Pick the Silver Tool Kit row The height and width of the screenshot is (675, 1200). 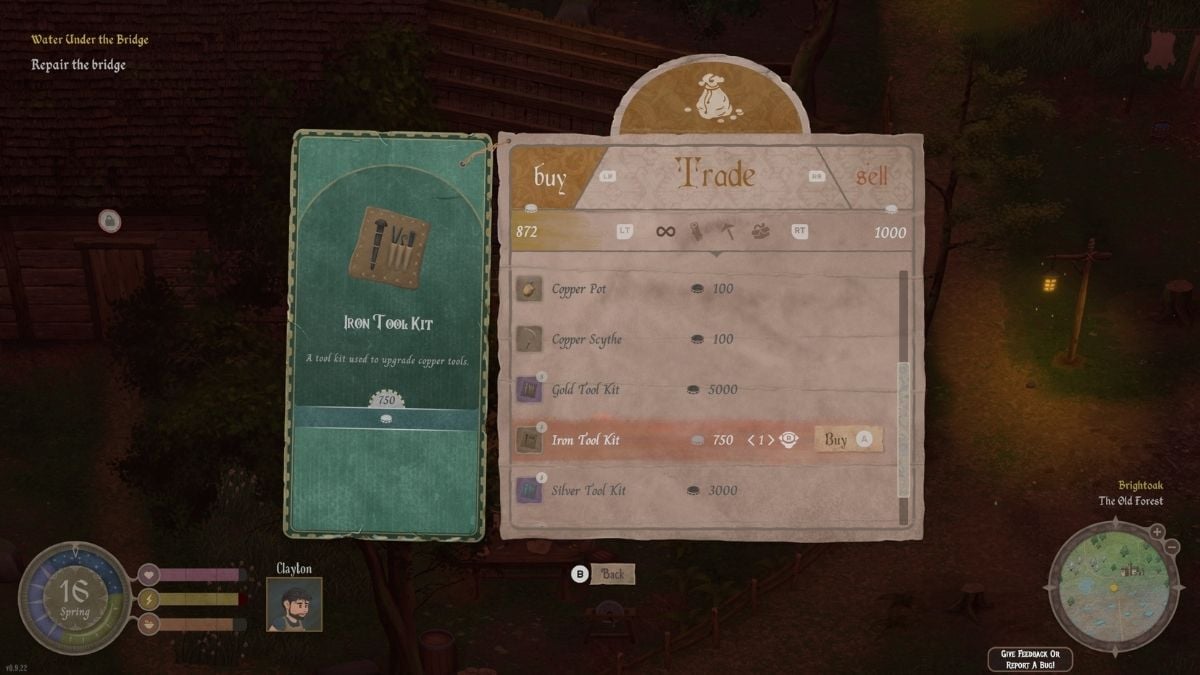click(x=589, y=490)
